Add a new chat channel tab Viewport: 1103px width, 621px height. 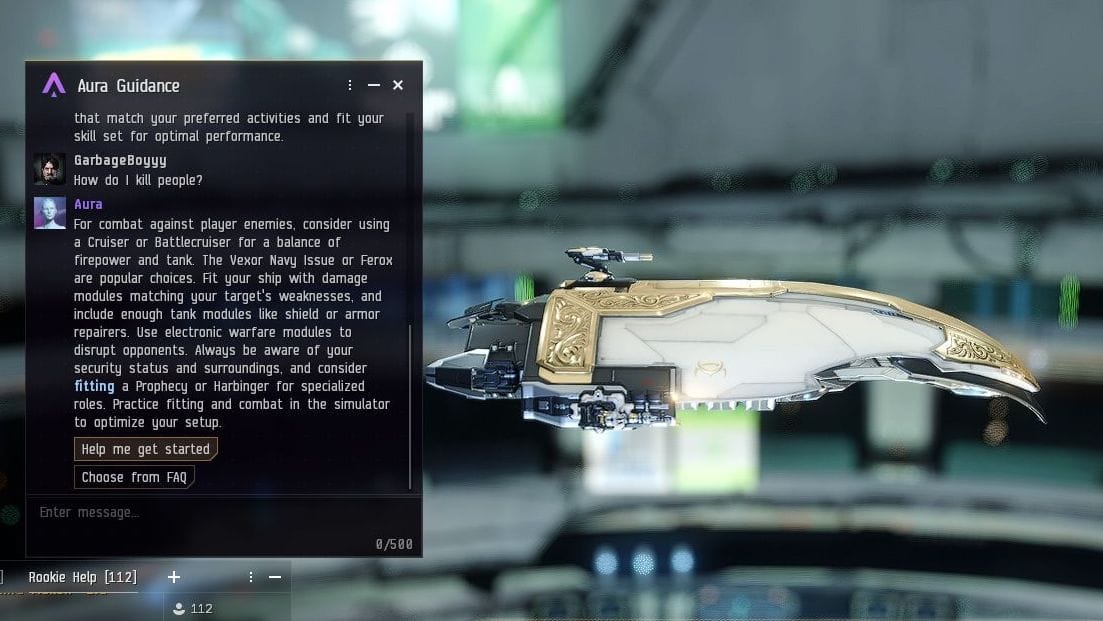[174, 577]
